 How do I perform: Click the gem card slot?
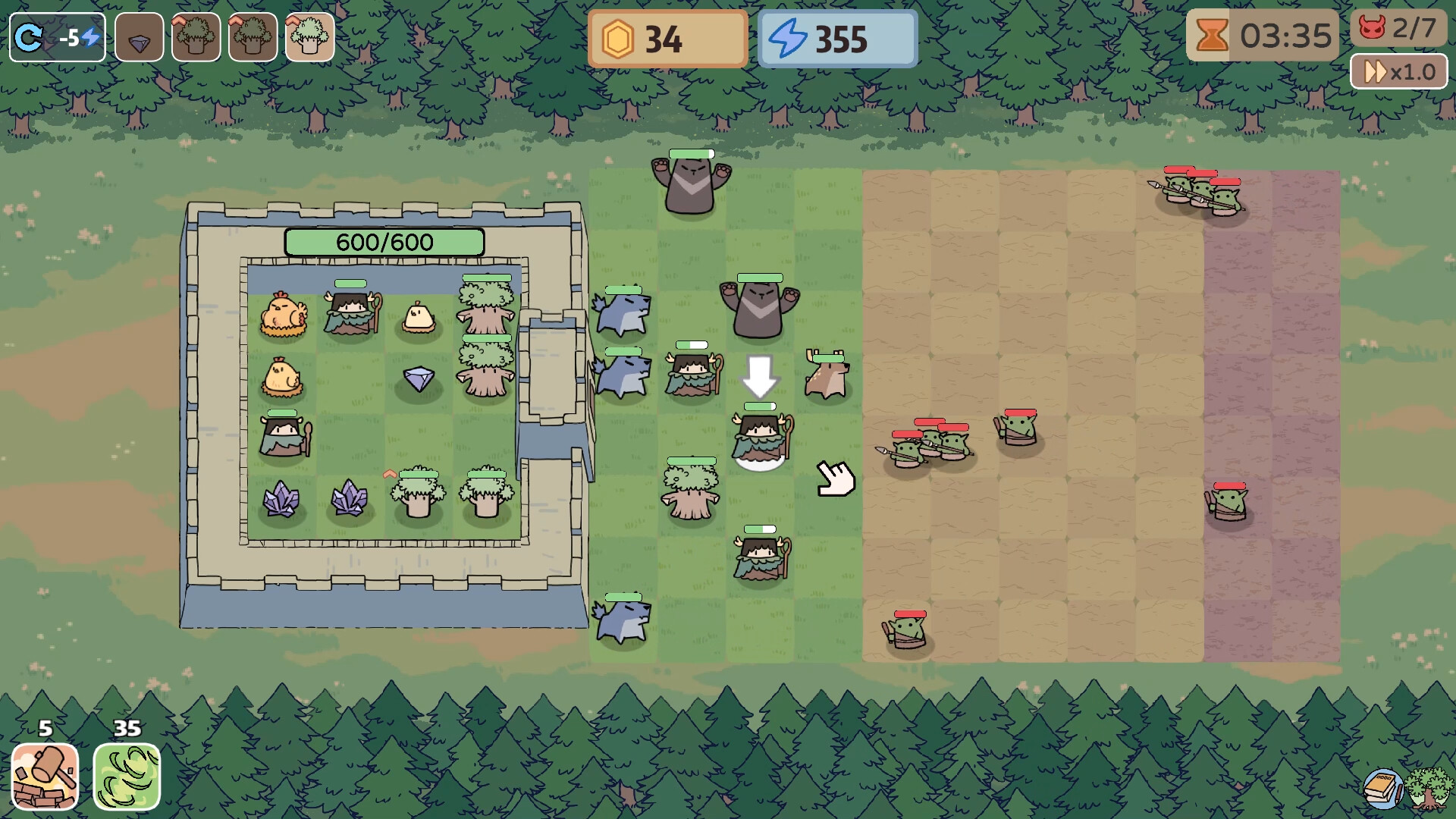[x=139, y=36]
